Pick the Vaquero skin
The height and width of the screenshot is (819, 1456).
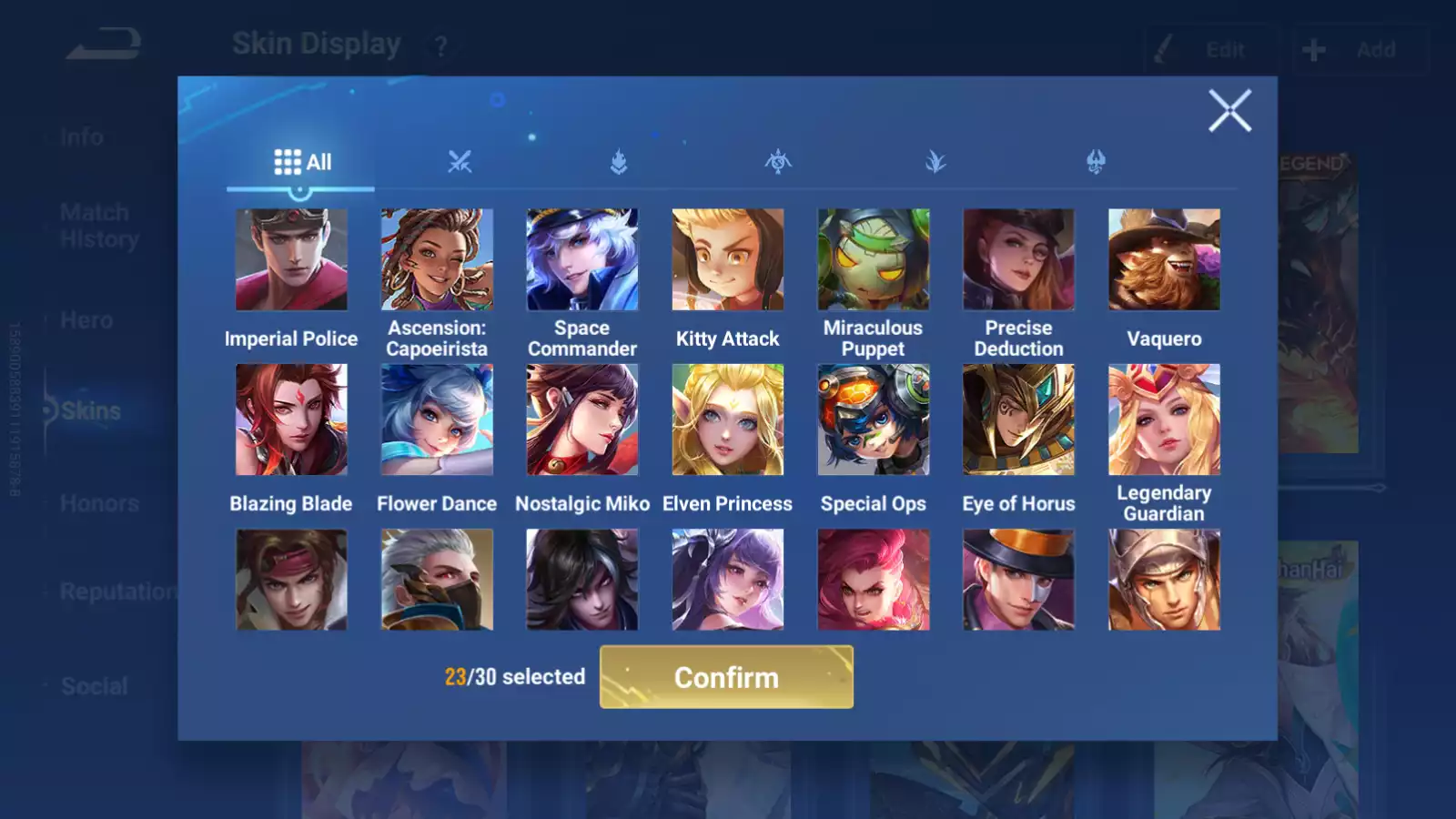click(1164, 260)
